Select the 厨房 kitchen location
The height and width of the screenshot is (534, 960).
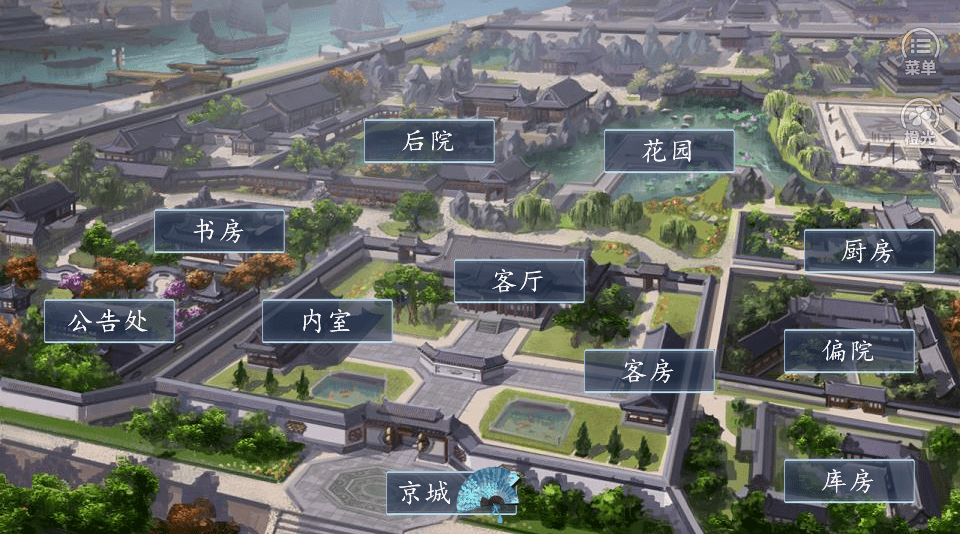coord(868,252)
